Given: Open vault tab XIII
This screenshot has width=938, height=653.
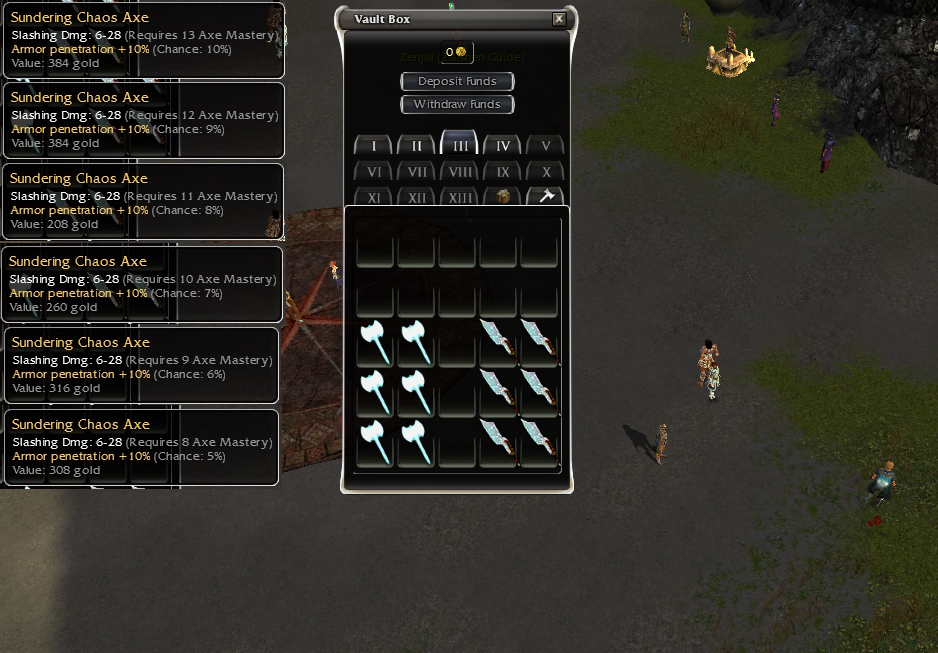Looking at the screenshot, I should [460, 197].
